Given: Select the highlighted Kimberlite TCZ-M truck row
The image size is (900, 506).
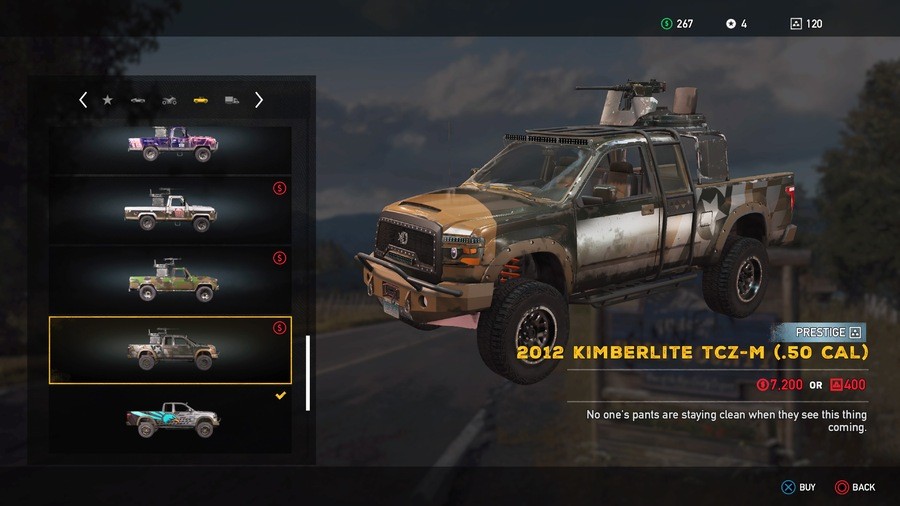Looking at the screenshot, I should (x=171, y=350).
